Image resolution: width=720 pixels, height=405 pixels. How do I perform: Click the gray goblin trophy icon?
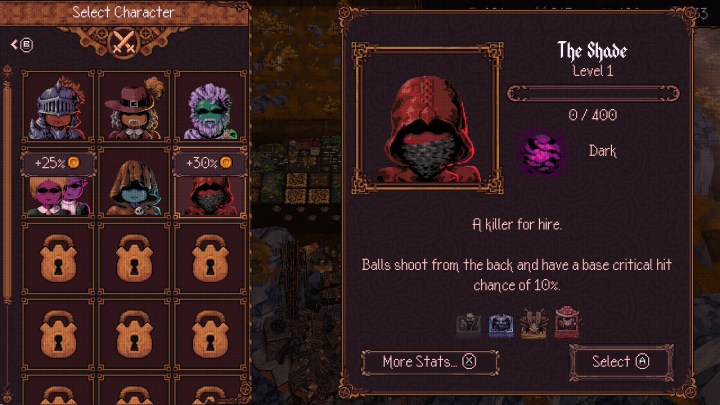coord(468,323)
